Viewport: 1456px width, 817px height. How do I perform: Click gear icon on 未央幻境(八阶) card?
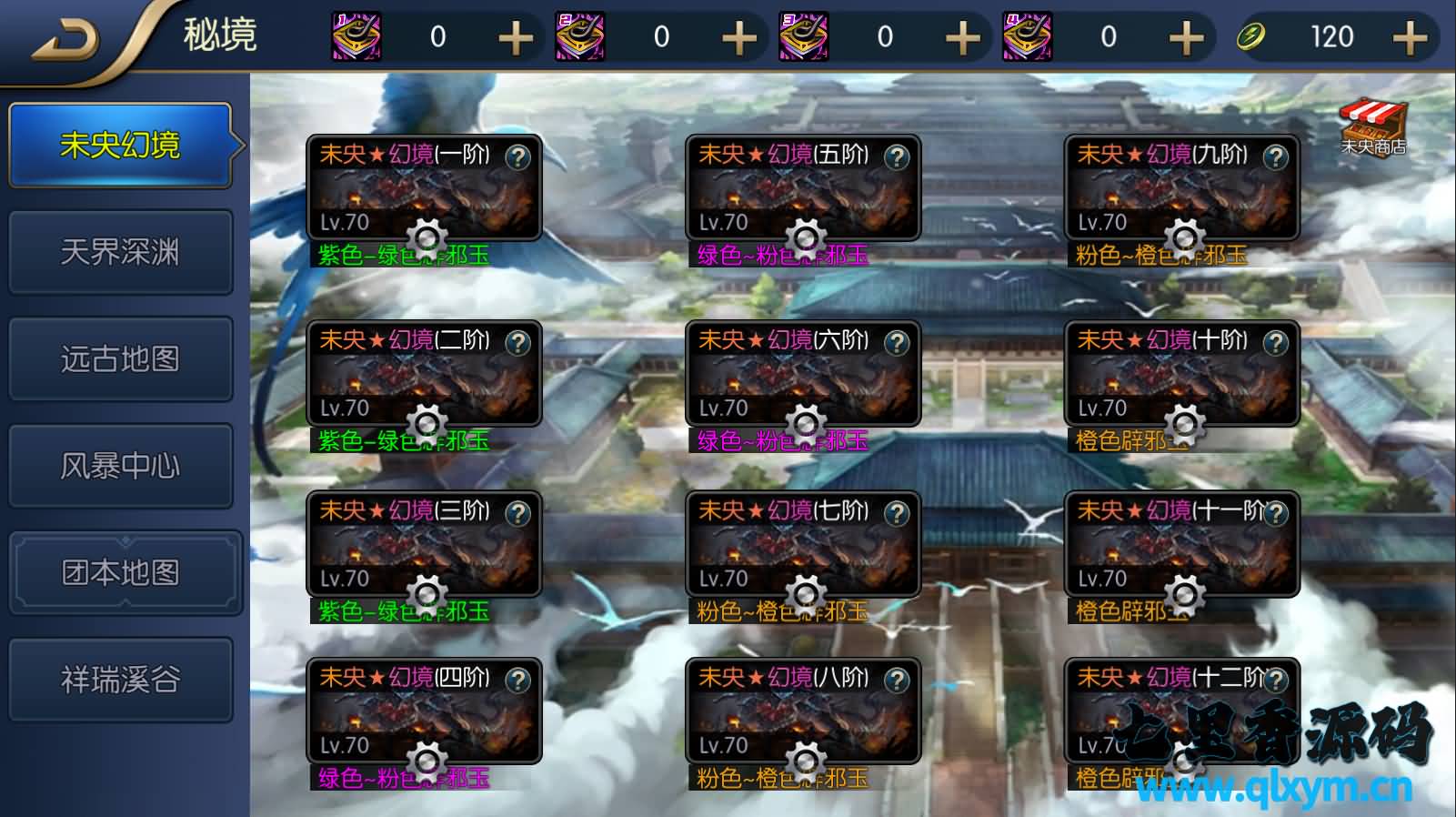point(804,761)
